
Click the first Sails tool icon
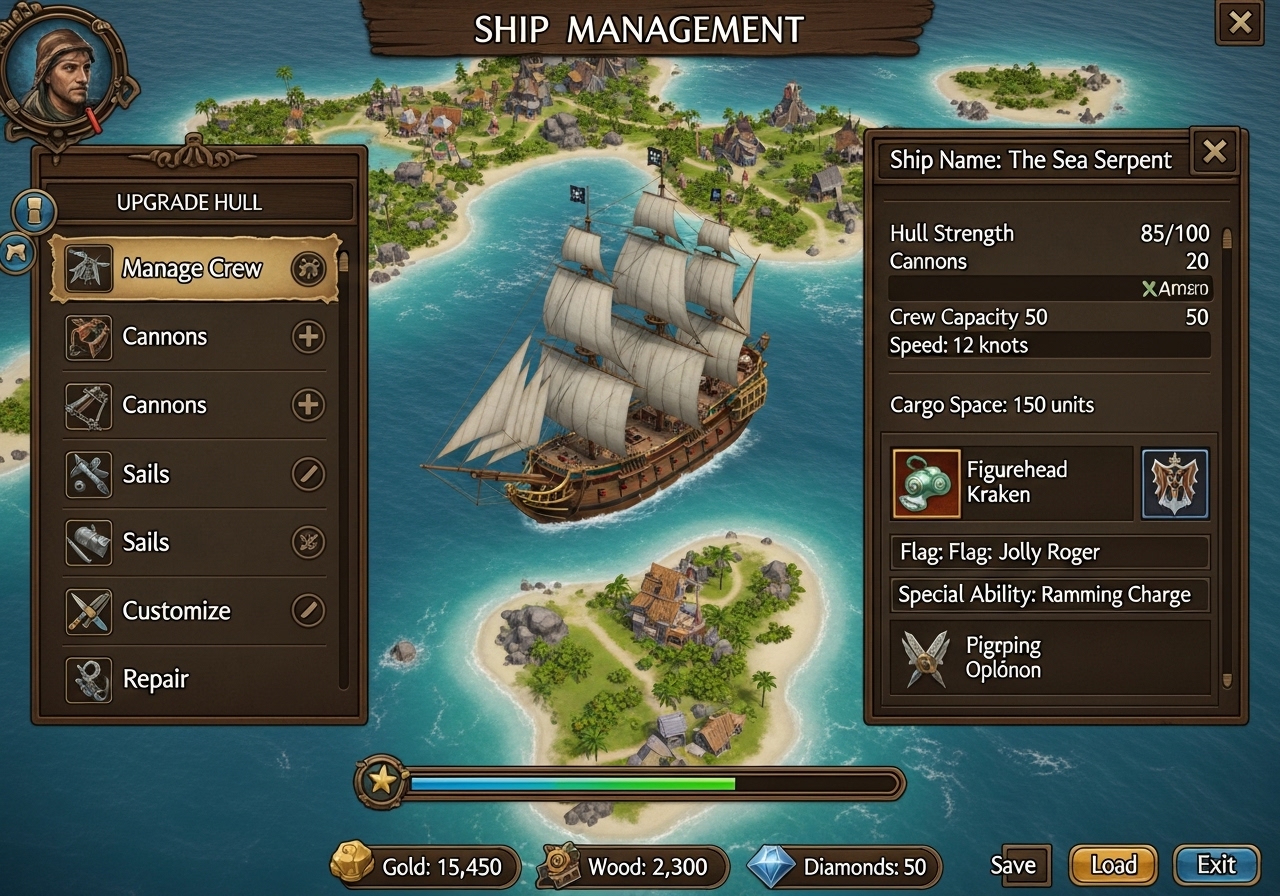89,473
